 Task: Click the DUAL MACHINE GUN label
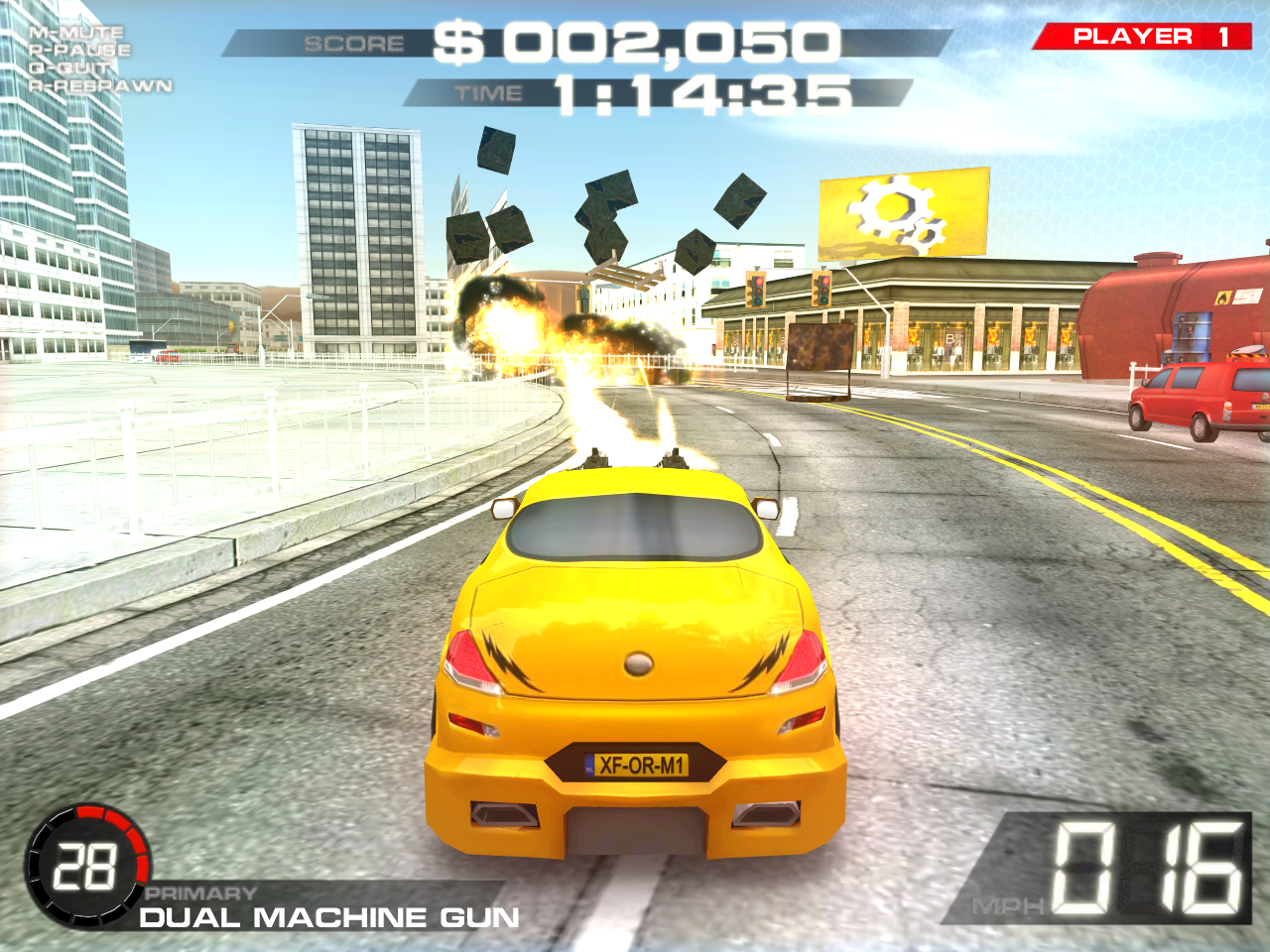(x=331, y=917)
